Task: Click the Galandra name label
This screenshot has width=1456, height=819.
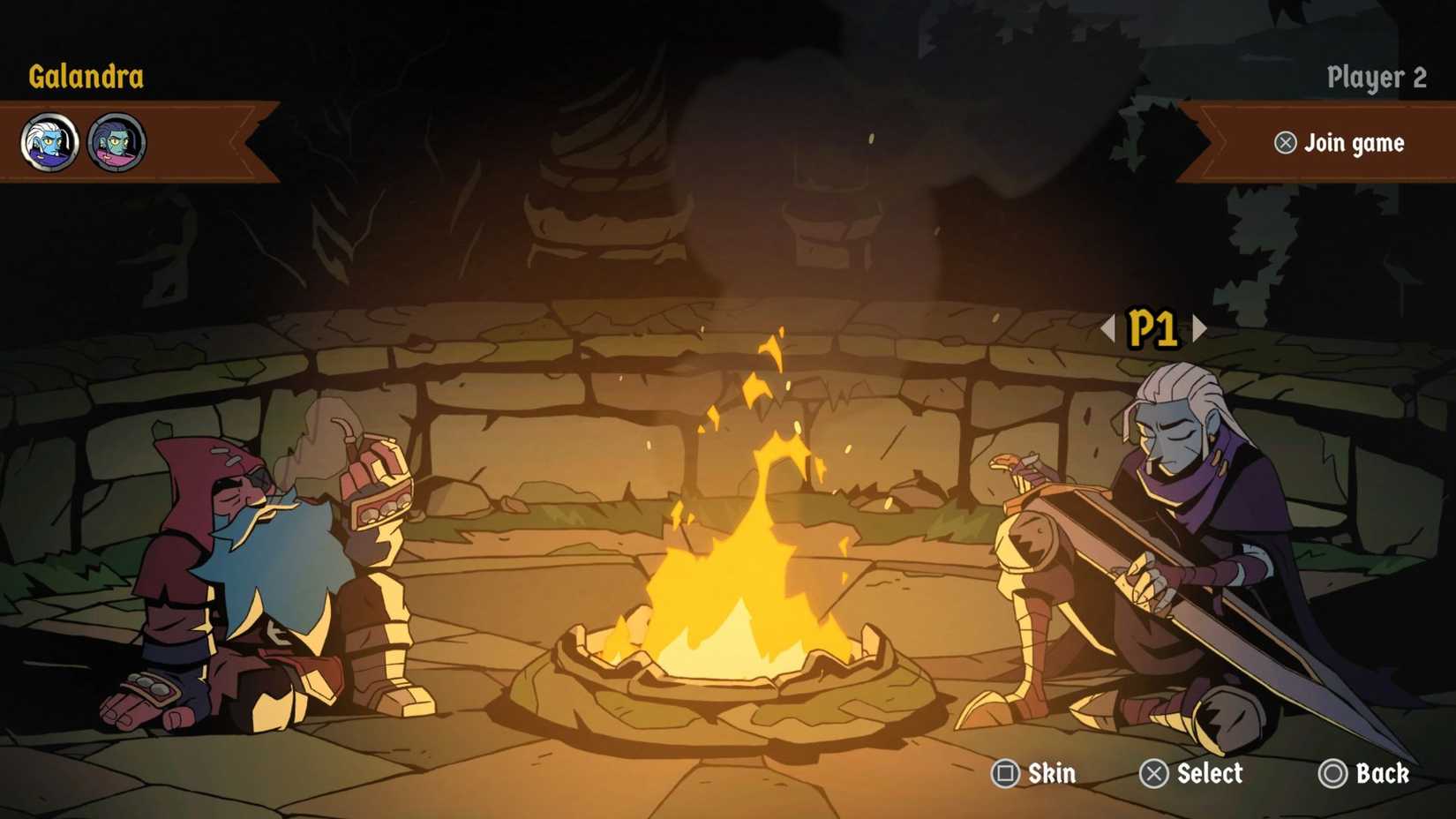Action: tap(86, 78)
